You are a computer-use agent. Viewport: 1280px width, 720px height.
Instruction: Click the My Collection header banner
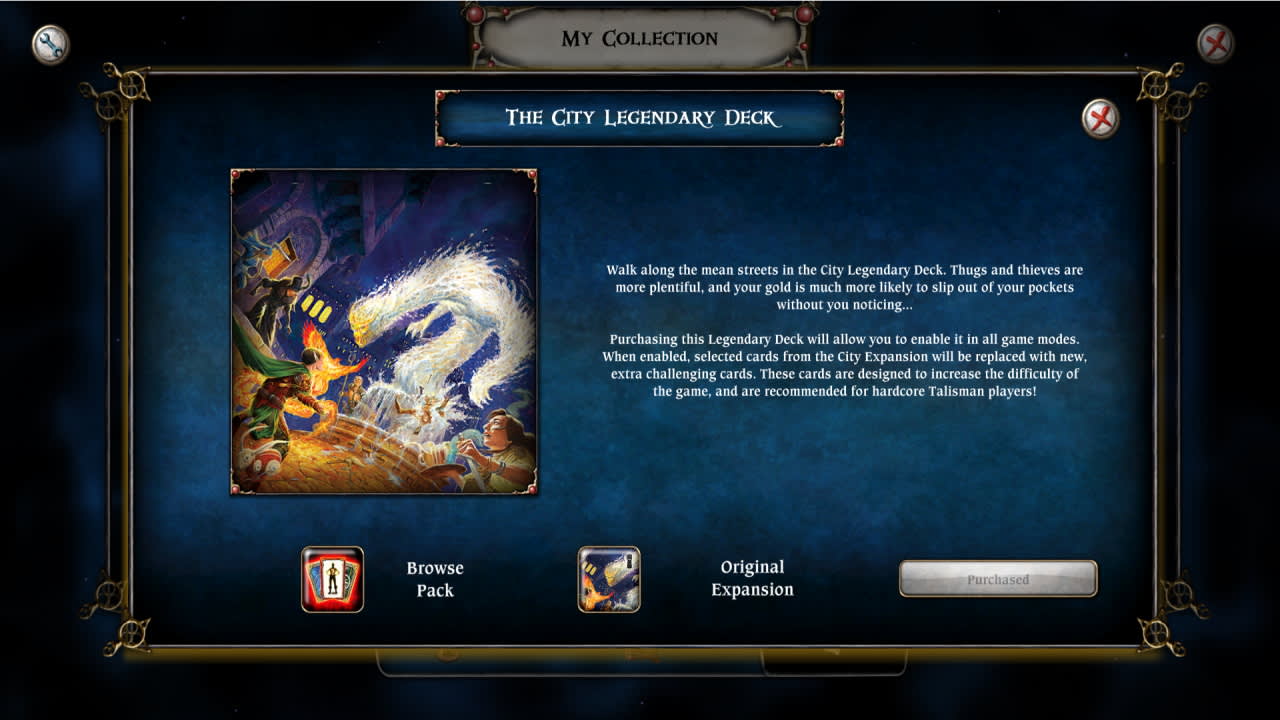tap(640, 38)
